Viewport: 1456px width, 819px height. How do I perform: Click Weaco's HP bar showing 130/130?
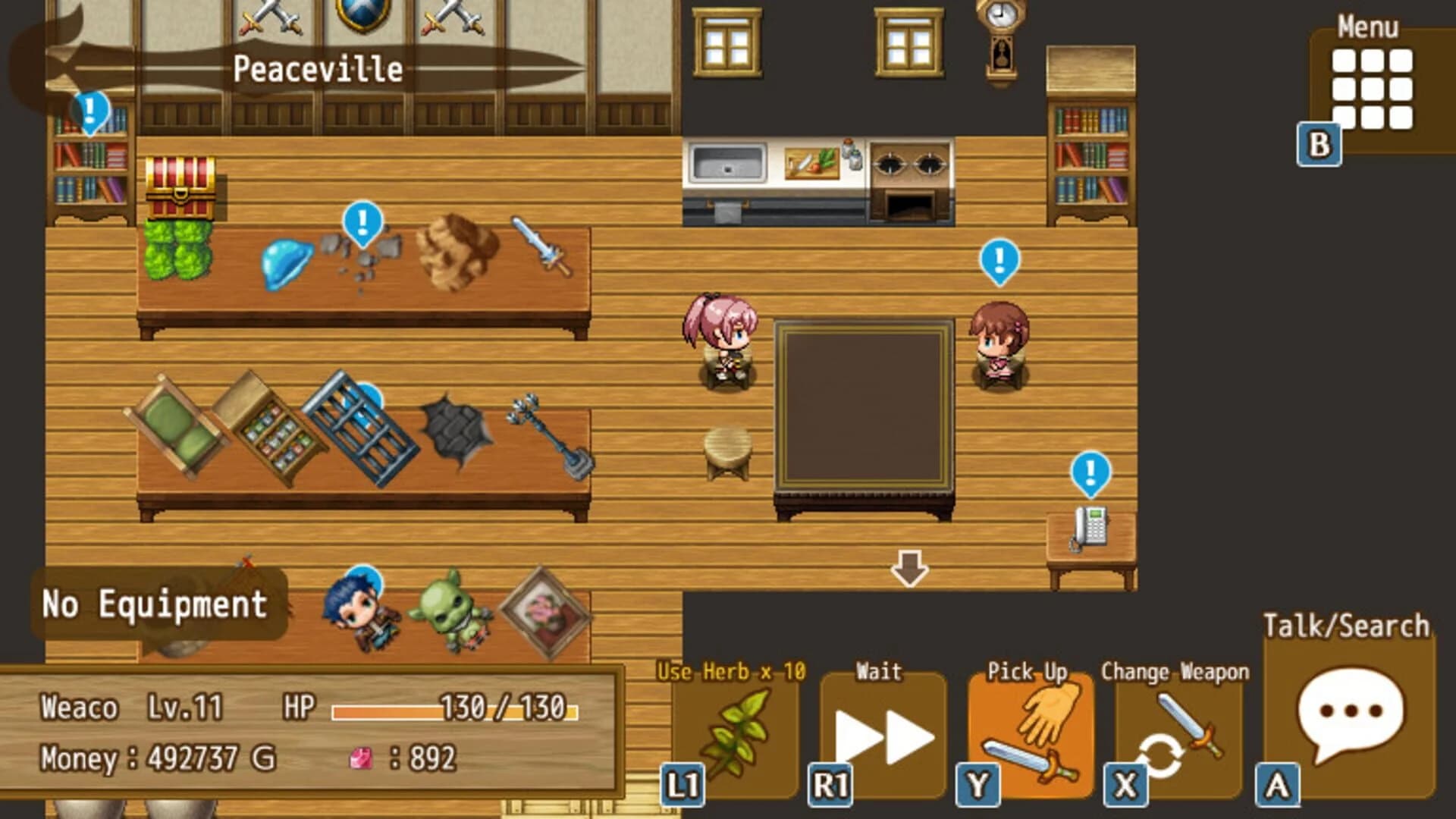[x=450, y=705]
